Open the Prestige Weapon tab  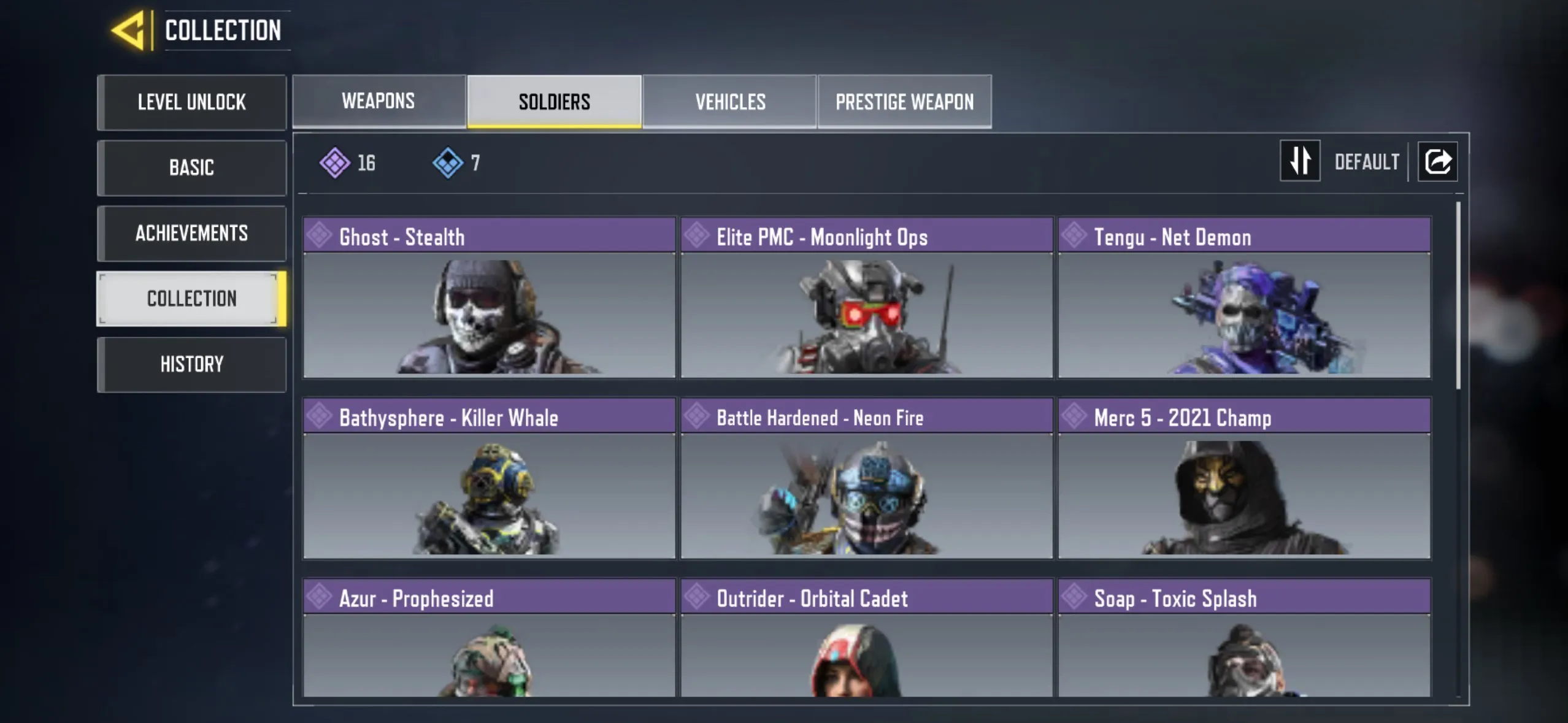pos(904,101)
